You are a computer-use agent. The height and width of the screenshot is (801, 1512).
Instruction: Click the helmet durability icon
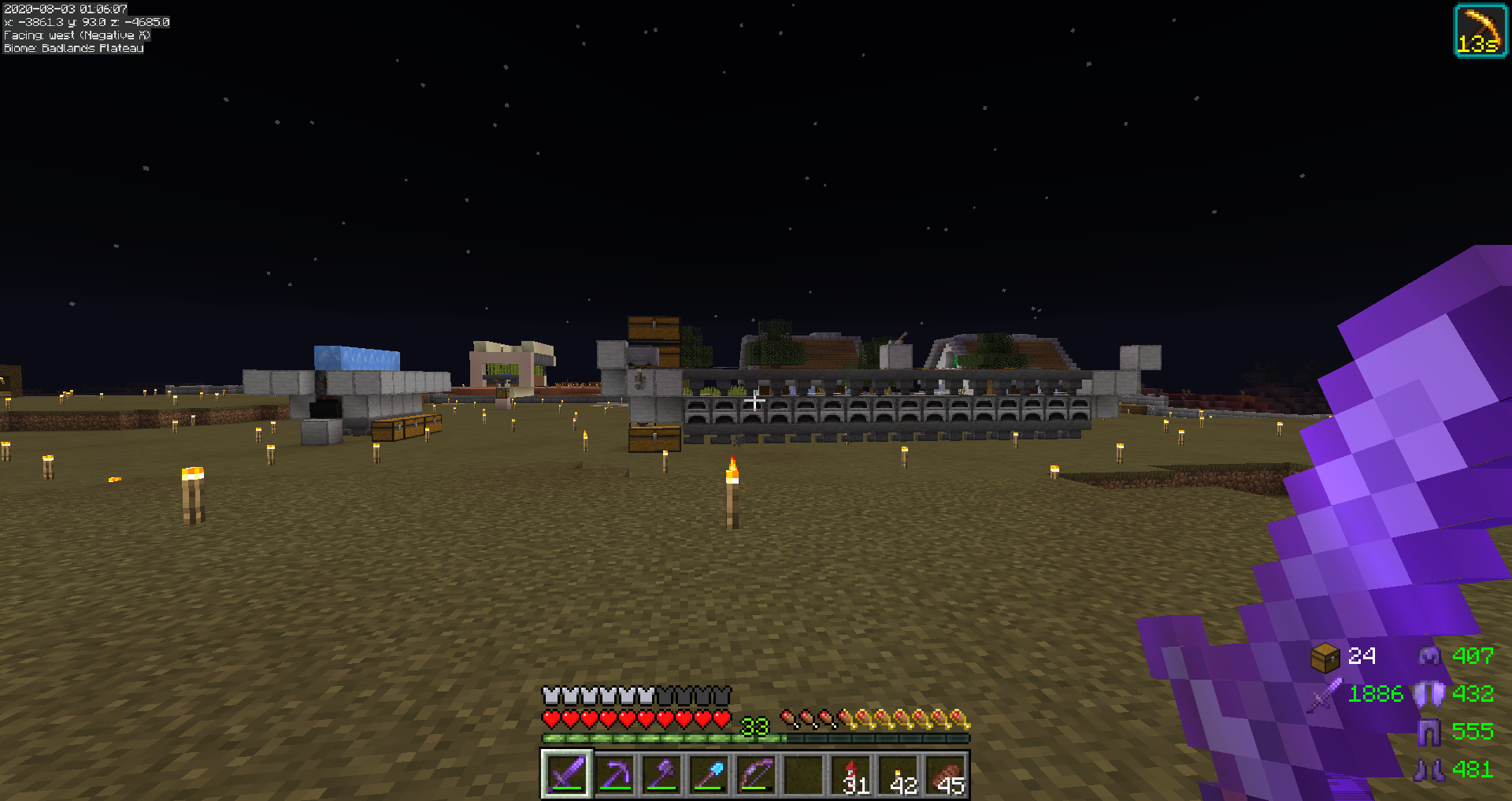(x=1429, y=655)
